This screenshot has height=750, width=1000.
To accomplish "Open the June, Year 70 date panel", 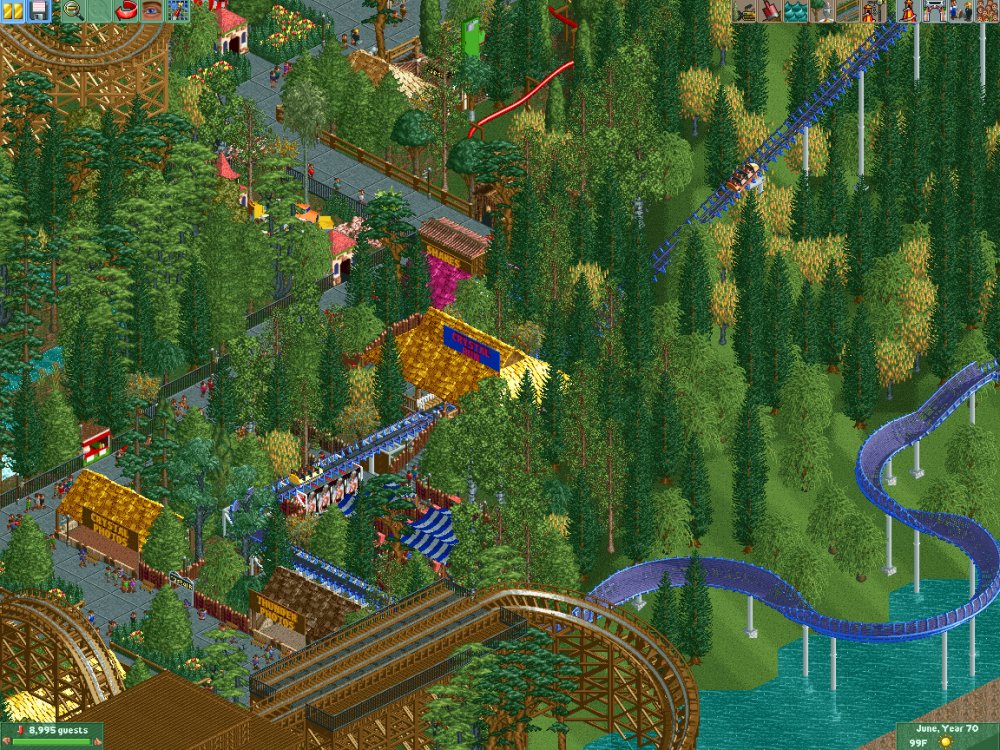I will coord(947,736).
